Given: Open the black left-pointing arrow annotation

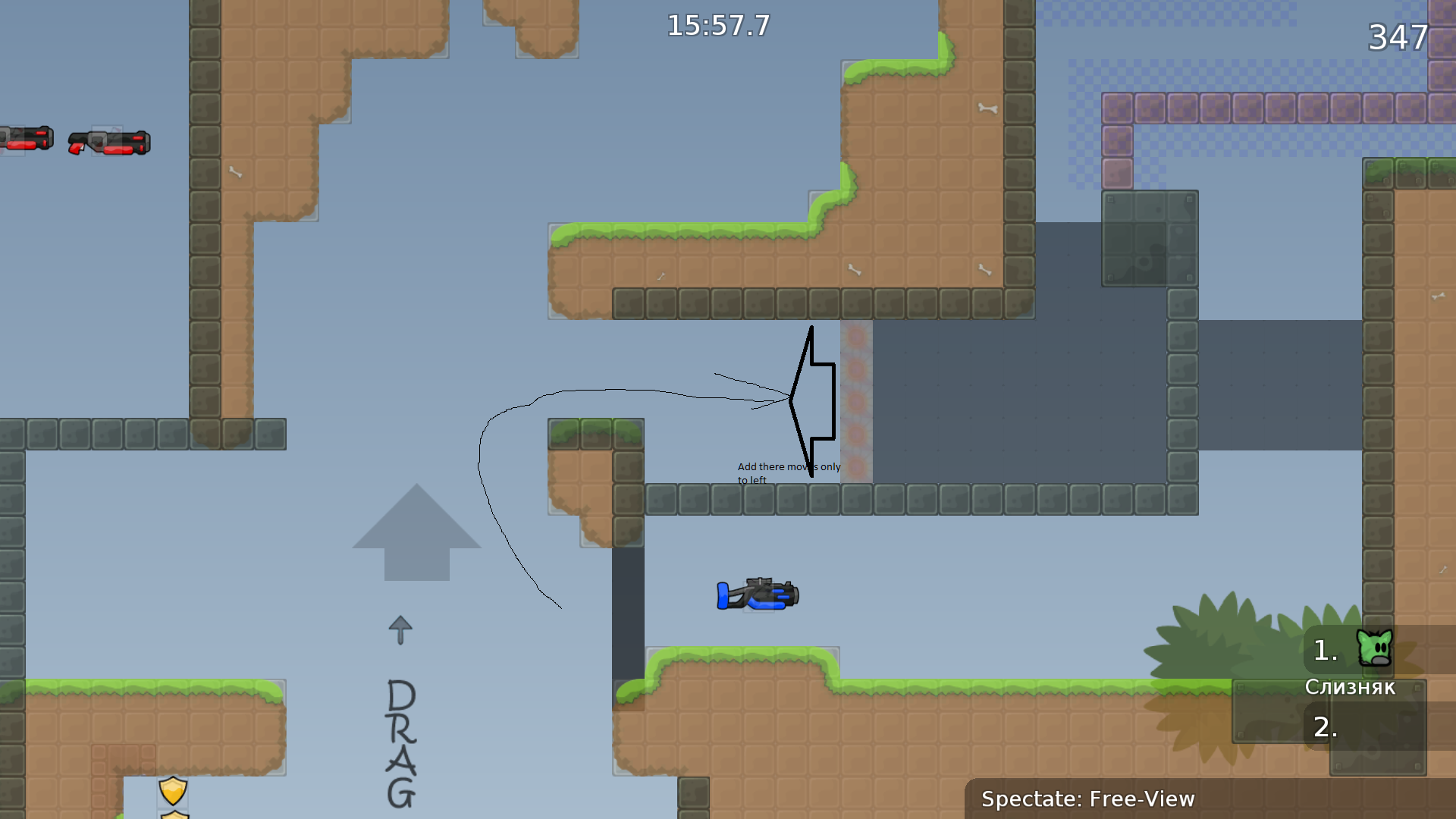Looking at the screenshot, I should pyautogui.click(x=811, y=394).
